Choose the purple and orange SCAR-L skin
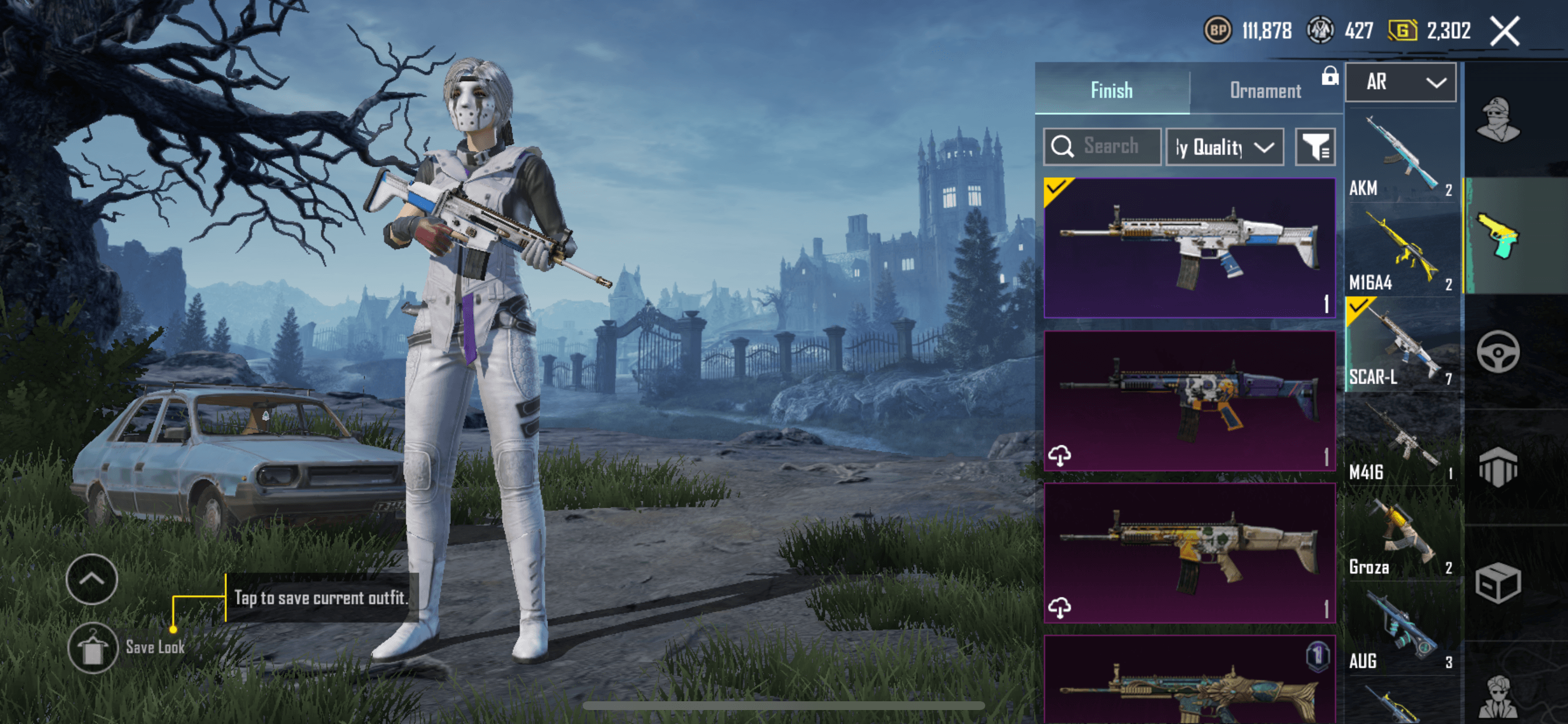The height and width of the screenshot is (724, 1568). coord(1189,400)
